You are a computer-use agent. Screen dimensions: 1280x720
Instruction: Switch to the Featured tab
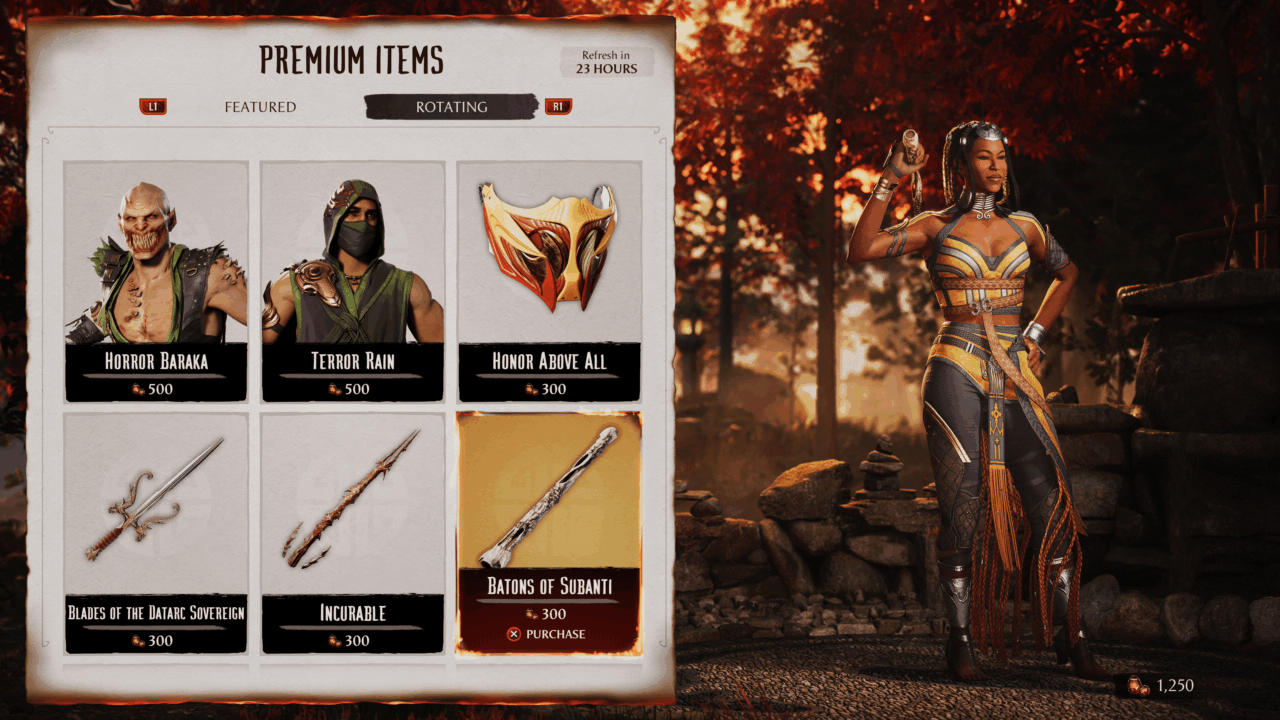pos(260,107)
